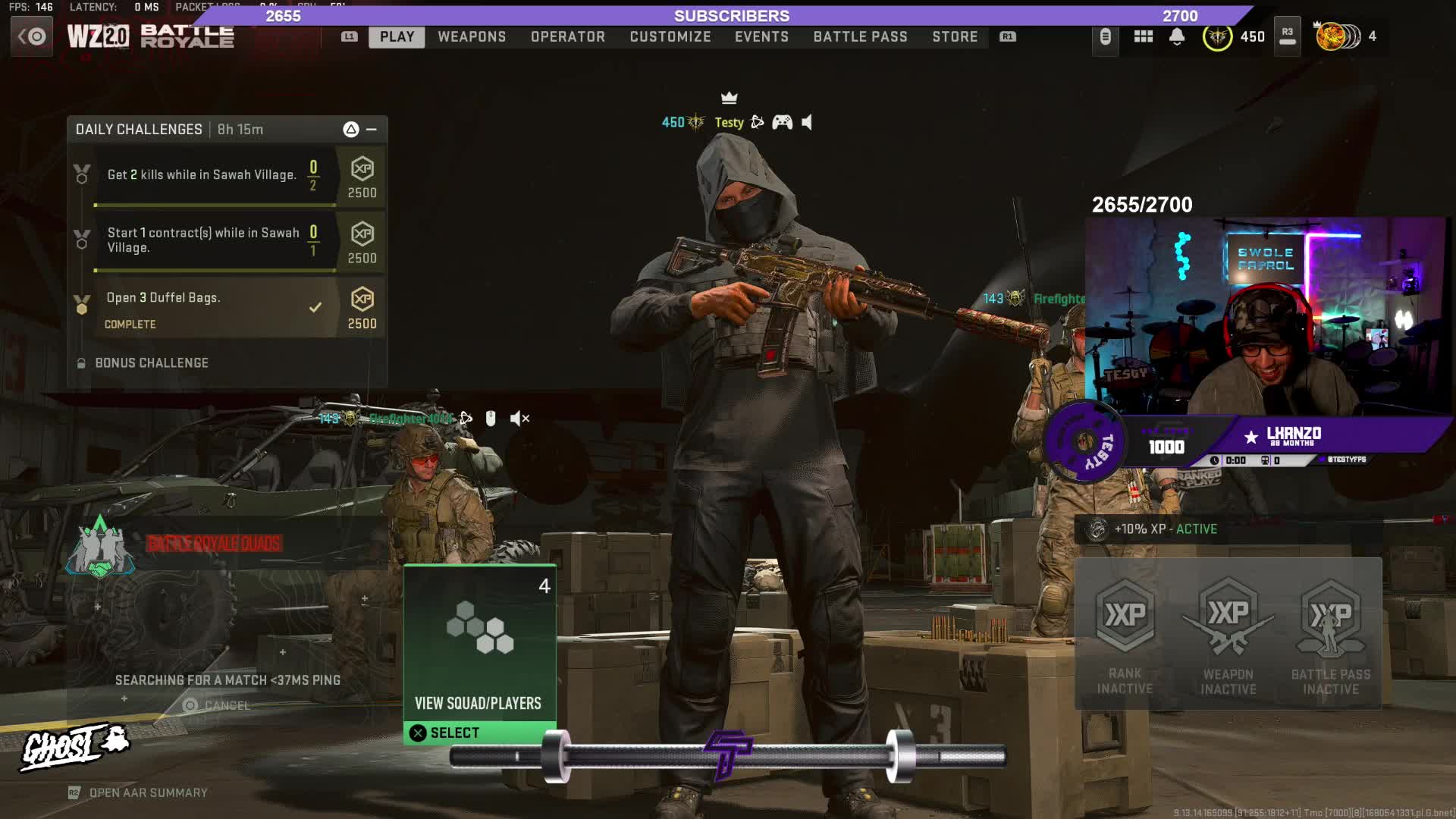Image resolution: width=1456 pixels, height=819 pixels.
Task: Open the Operator tab
Action: point(567,36)
